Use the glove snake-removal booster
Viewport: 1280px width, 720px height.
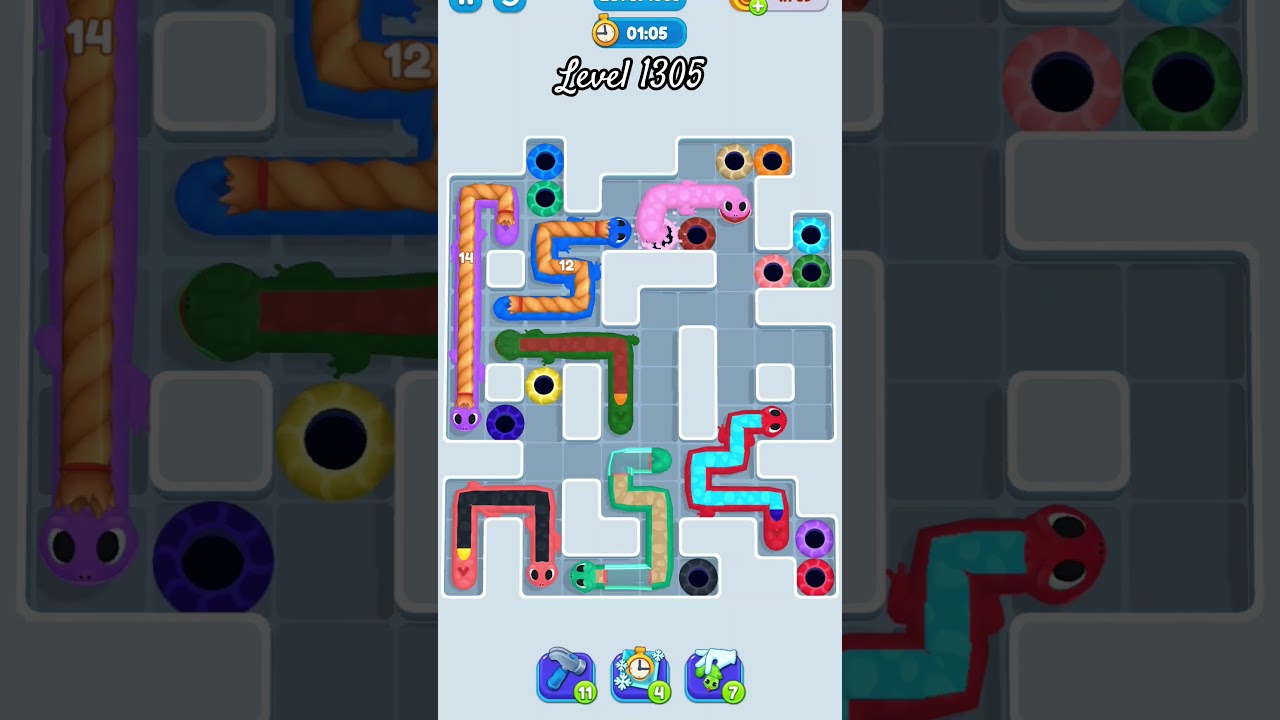click(x=714, y=675)
